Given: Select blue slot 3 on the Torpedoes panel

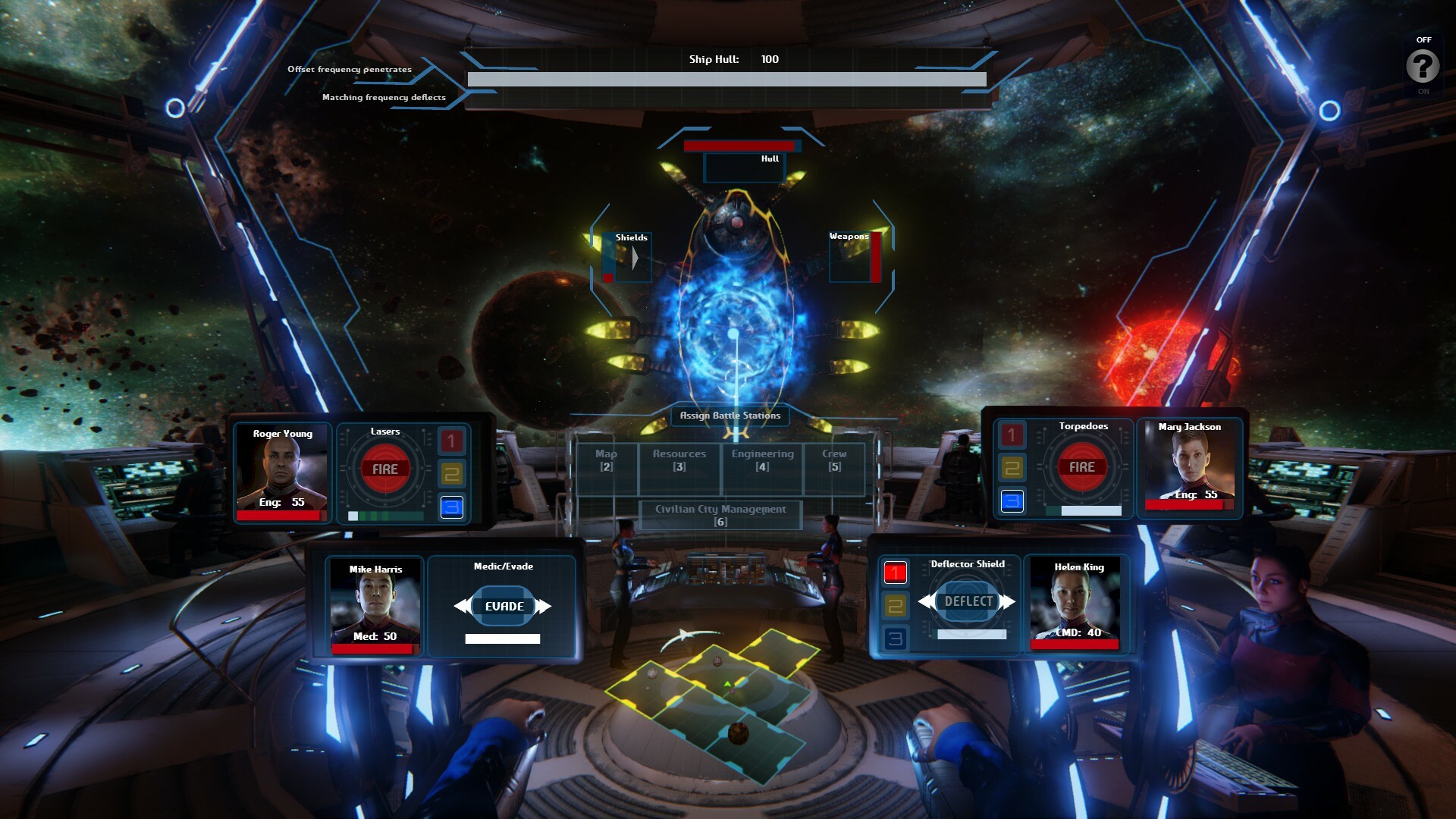Looking at the screenshot, I should (1012, 499).
